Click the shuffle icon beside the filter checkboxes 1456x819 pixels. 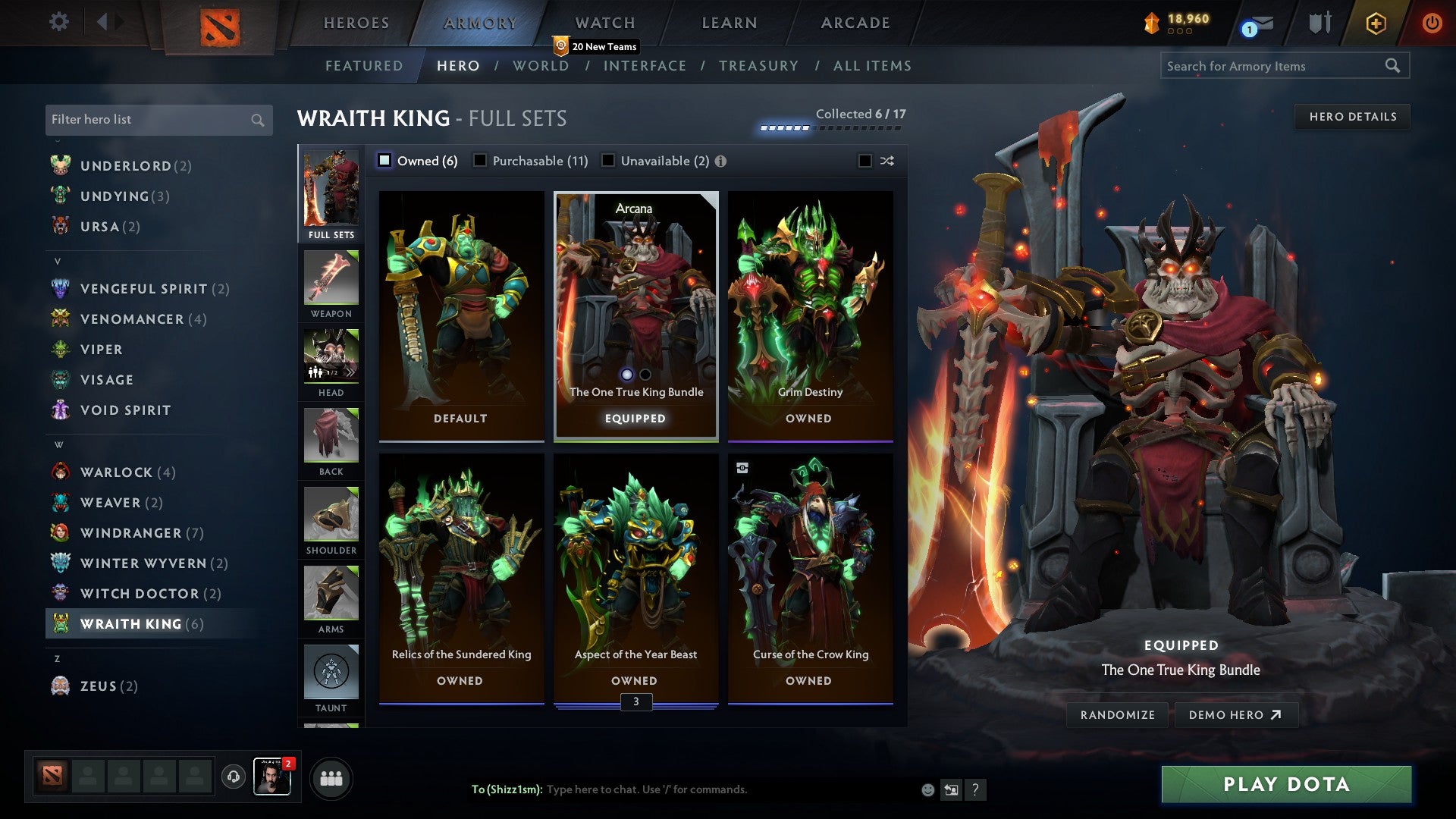coord(886,161)
